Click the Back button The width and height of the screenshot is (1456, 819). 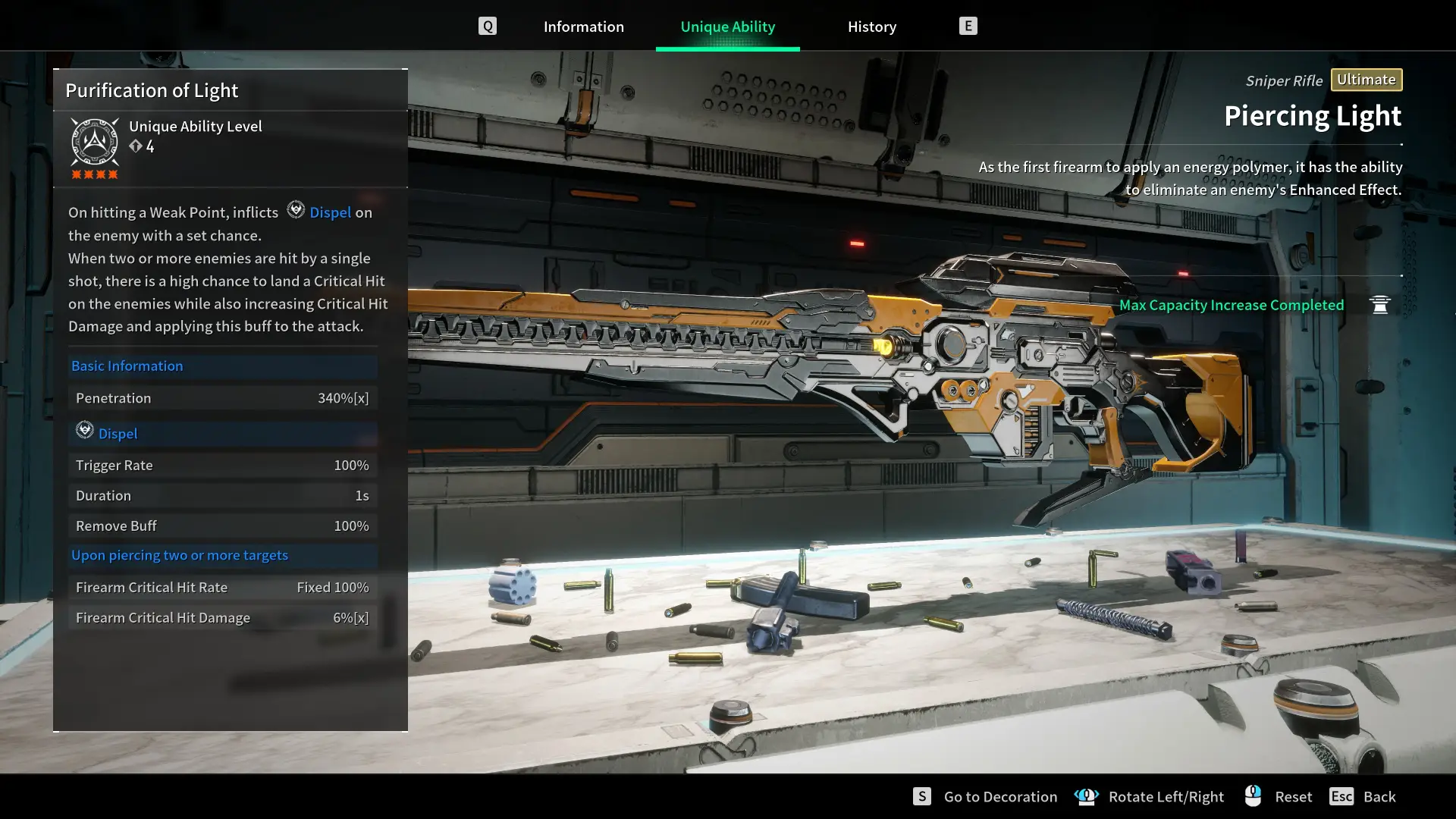pos(1378,796)
